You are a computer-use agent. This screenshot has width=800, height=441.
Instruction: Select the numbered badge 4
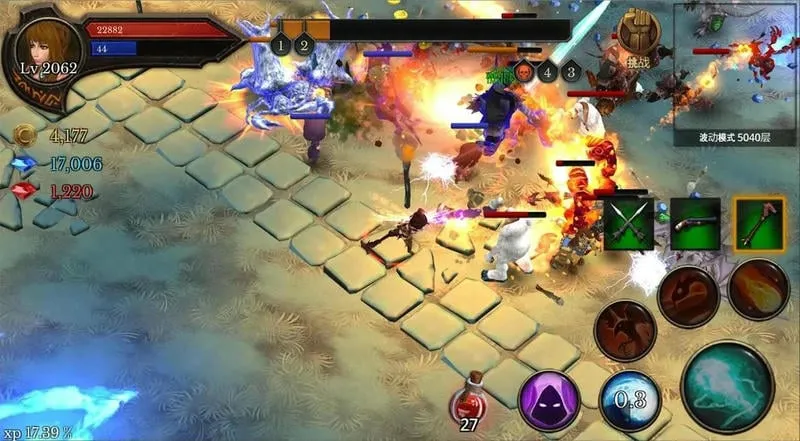[x=547, y=71]
